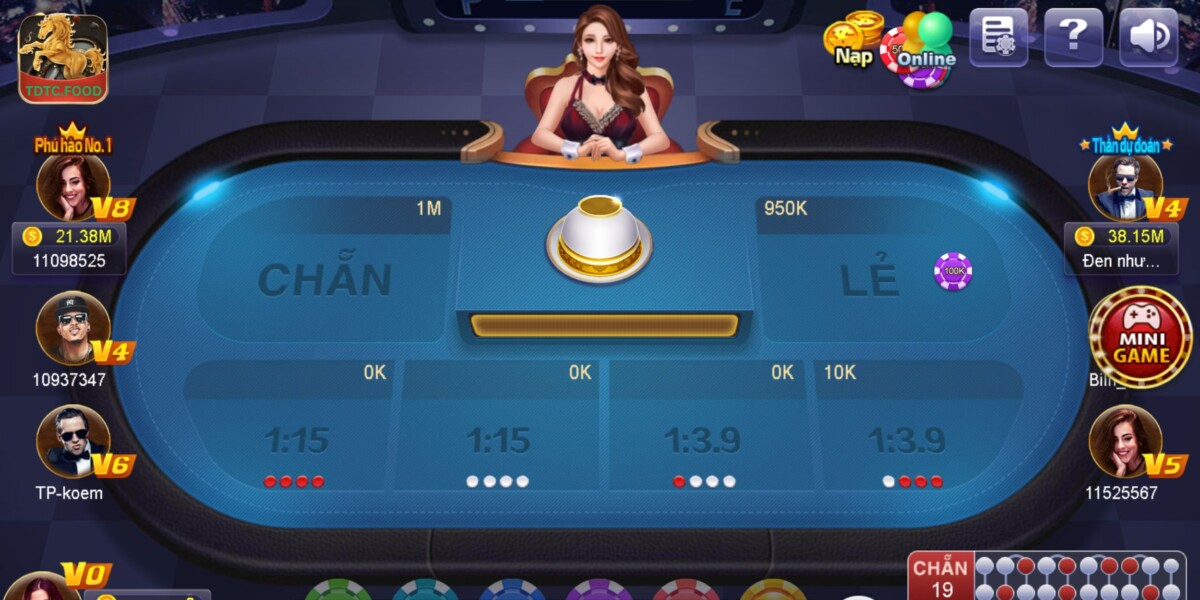Viewport: 1200px width, 600px height.
Task: Bet on the four white dots 1:15 area
Action: coord(497,440)
